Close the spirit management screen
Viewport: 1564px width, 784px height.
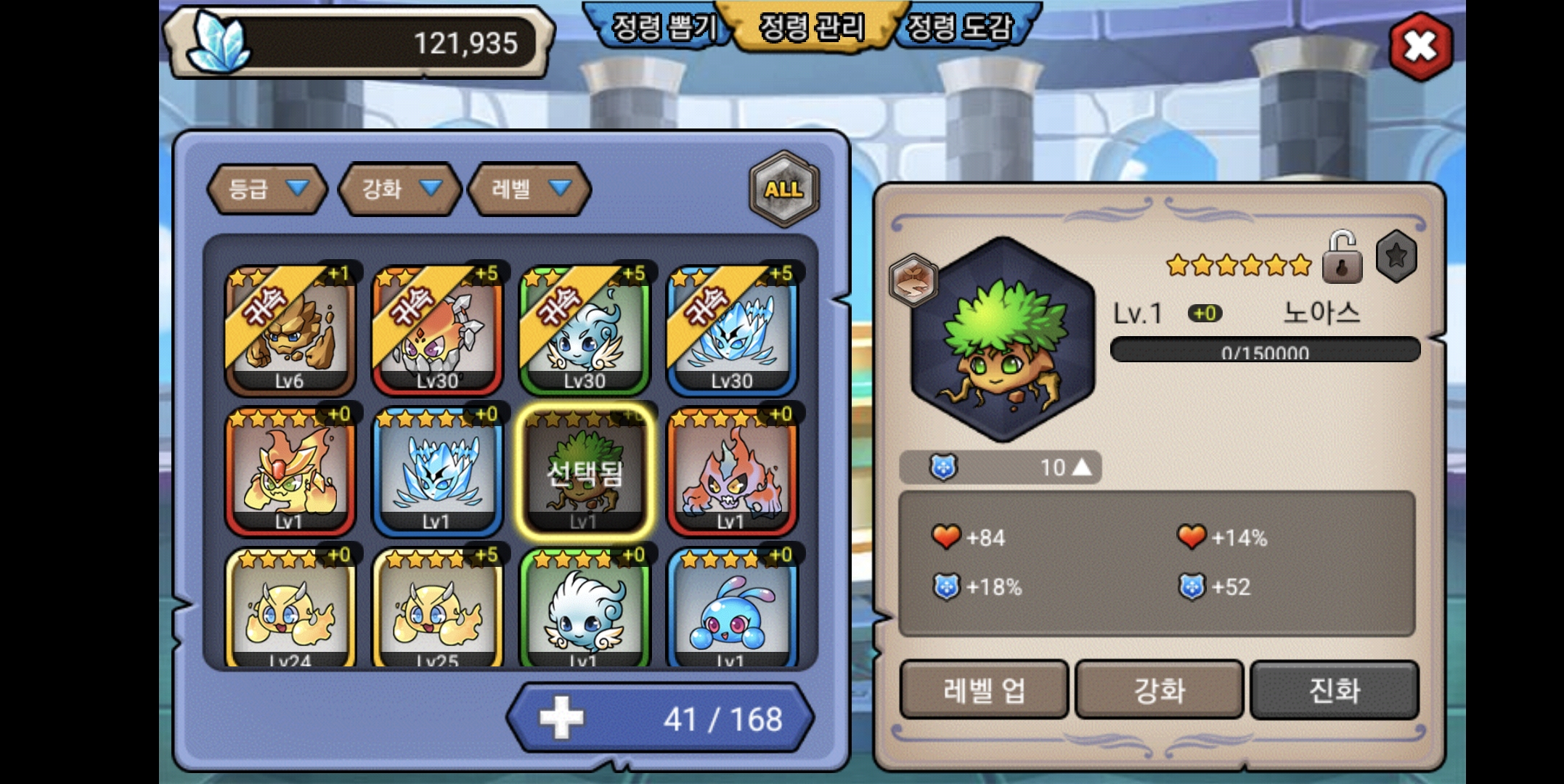[x=1420, y=47]
